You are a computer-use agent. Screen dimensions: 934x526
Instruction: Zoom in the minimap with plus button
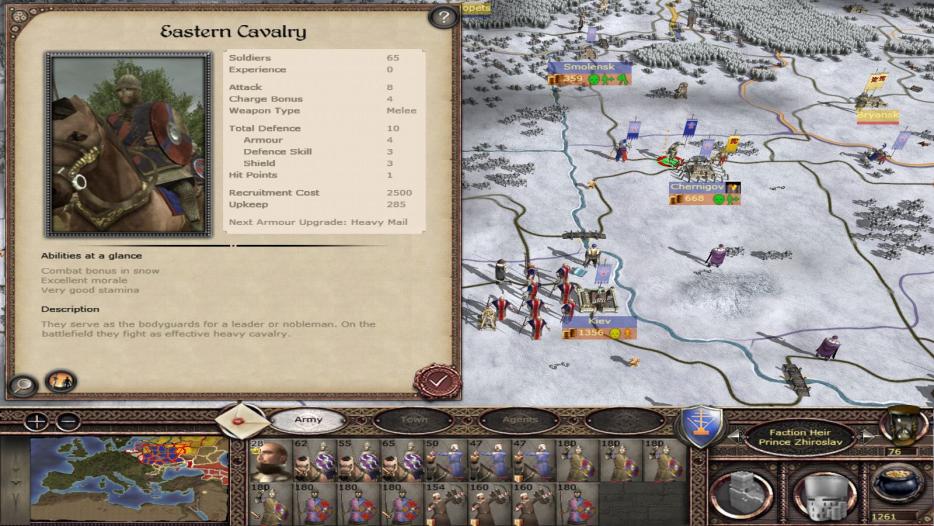[x=37, y=421]
